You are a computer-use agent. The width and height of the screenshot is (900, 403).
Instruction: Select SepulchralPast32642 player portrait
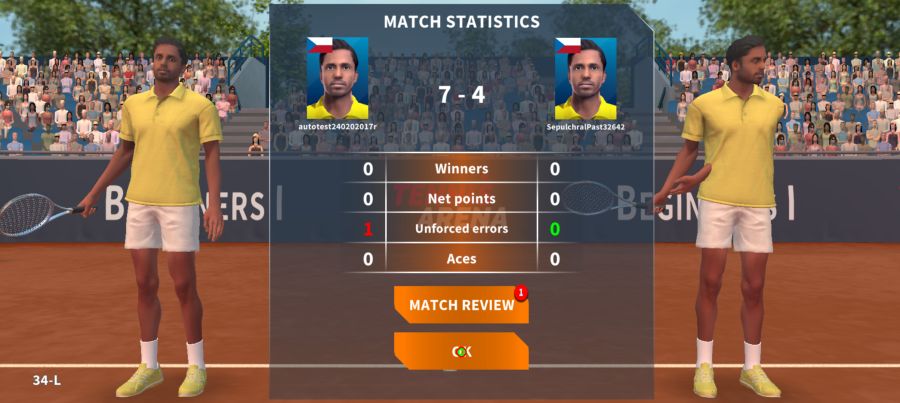point(586,79)
